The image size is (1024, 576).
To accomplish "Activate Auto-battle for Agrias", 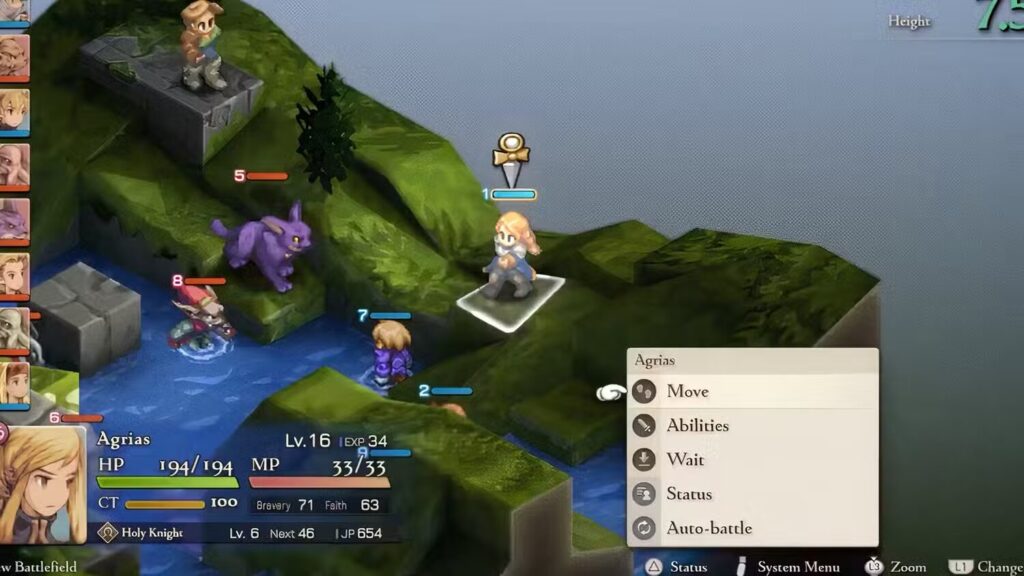I will pyautogui.click(x=709, y=527).
